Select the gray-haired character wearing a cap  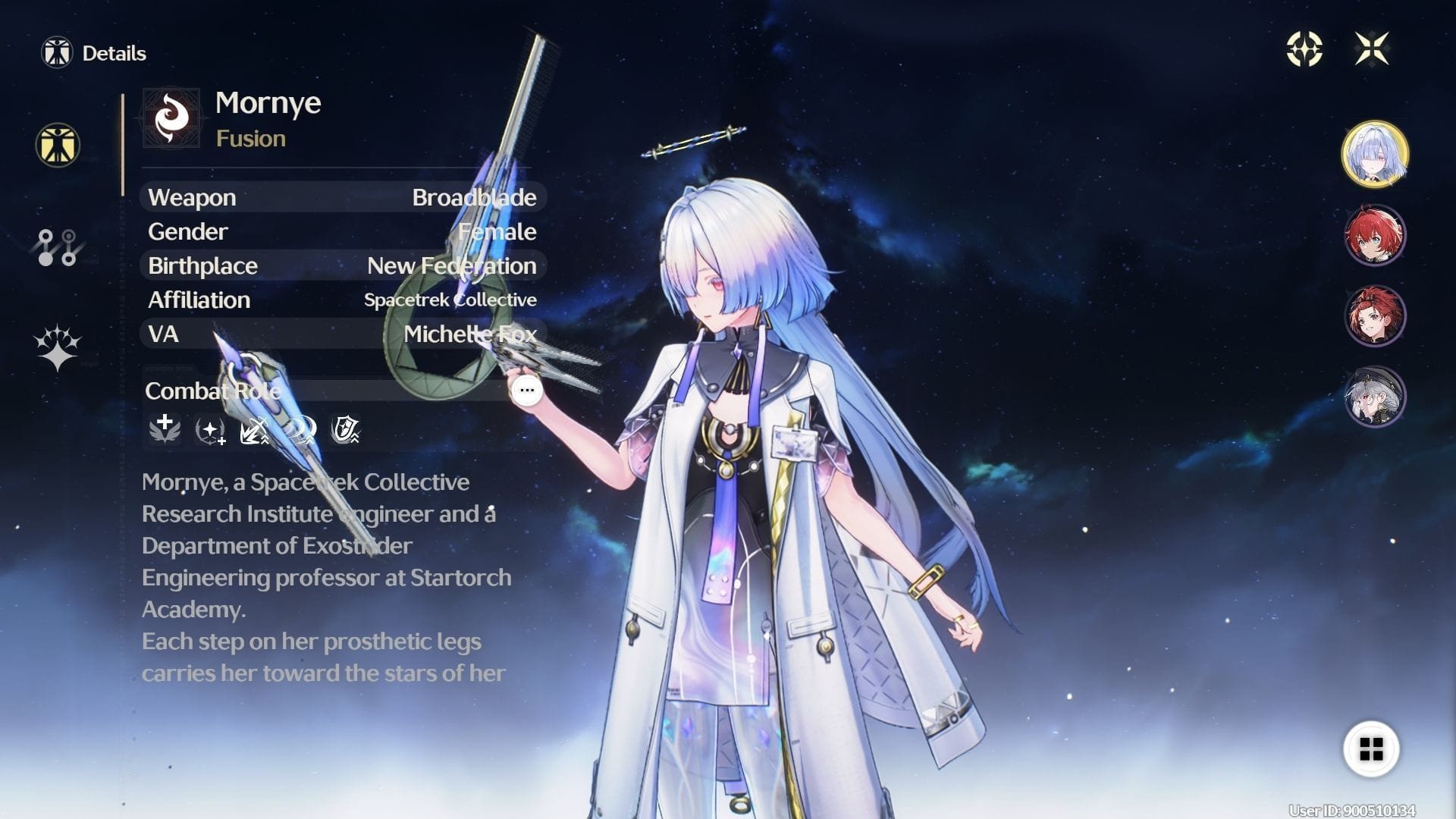coord(1375,397)
